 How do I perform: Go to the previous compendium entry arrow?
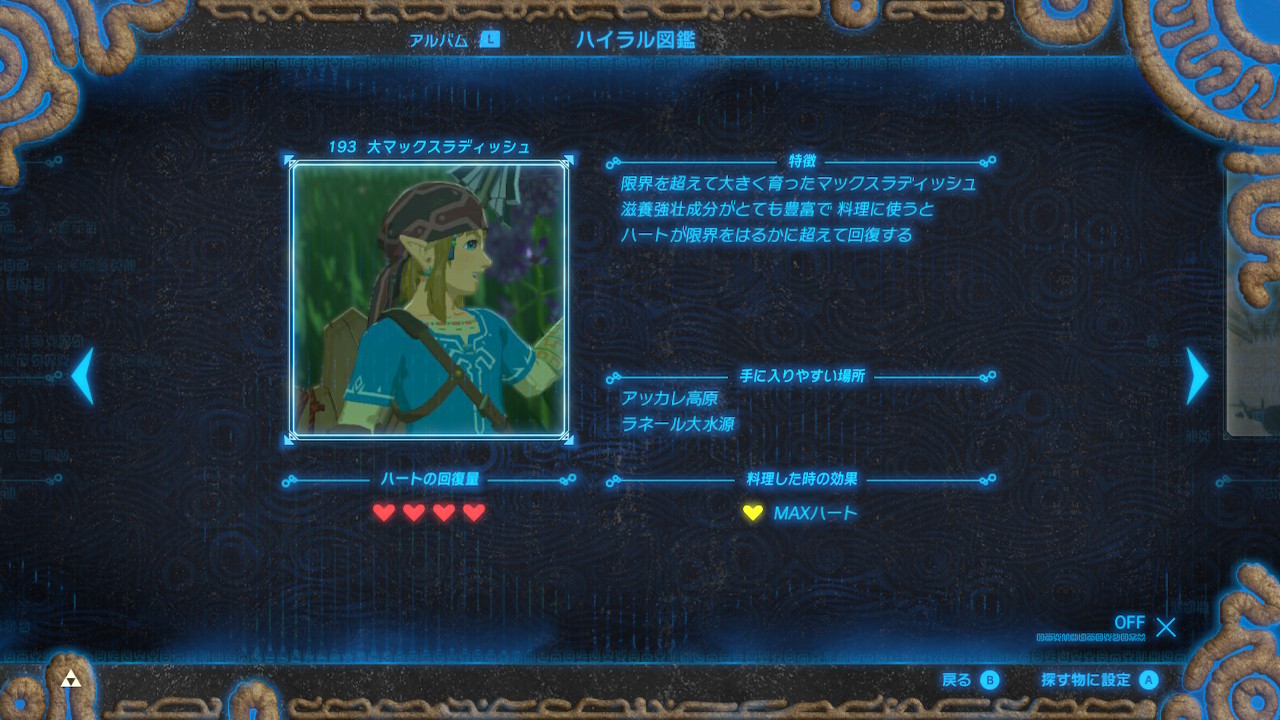pos(83,376)
